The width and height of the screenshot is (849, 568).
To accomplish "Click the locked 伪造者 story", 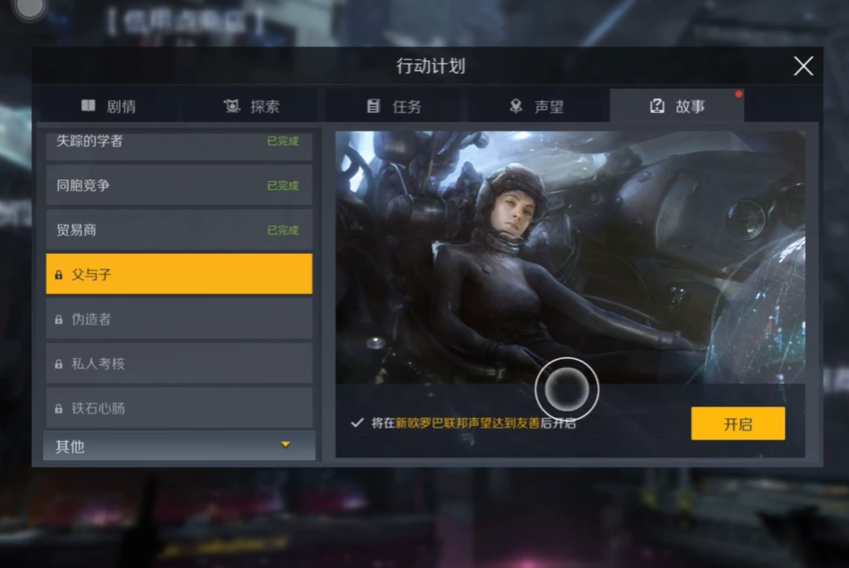I will tap(179, 319).
